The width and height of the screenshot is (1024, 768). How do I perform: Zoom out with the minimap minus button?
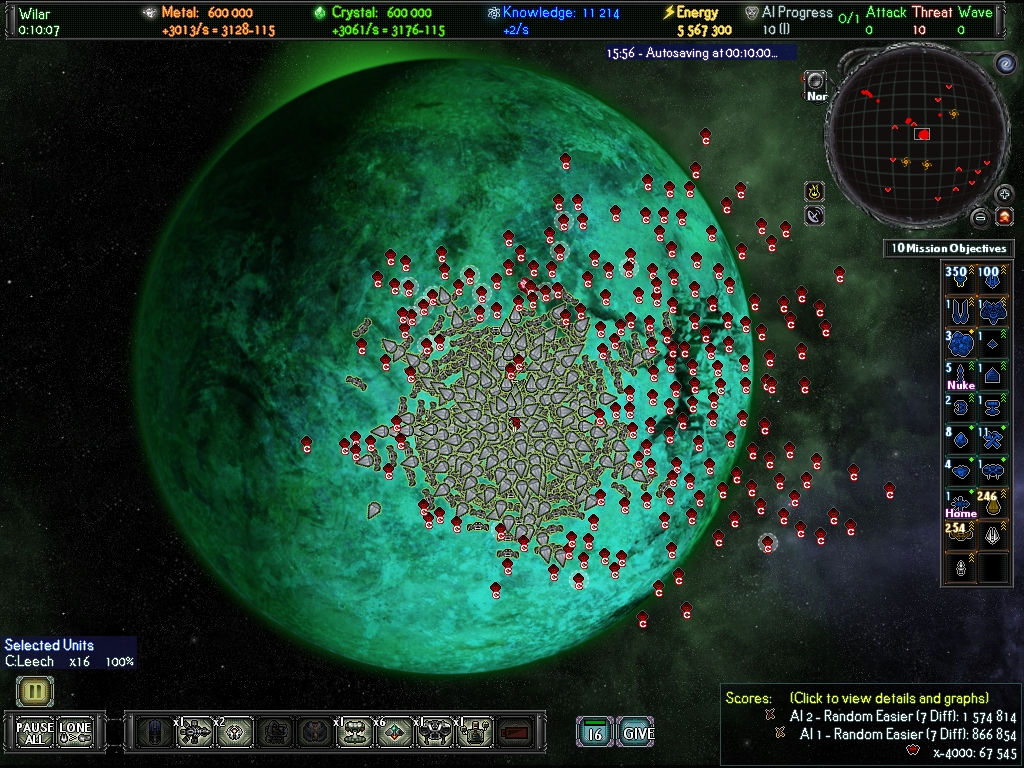tap(981, 217)
